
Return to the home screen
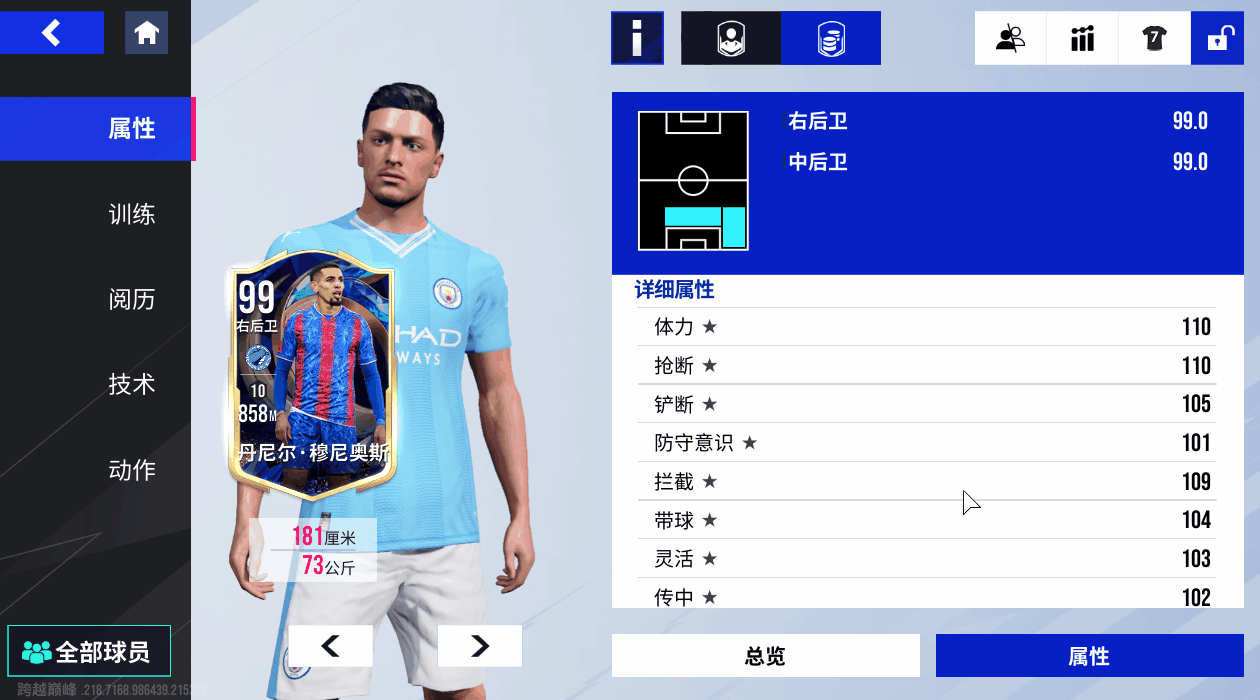[x=146, y=33]
